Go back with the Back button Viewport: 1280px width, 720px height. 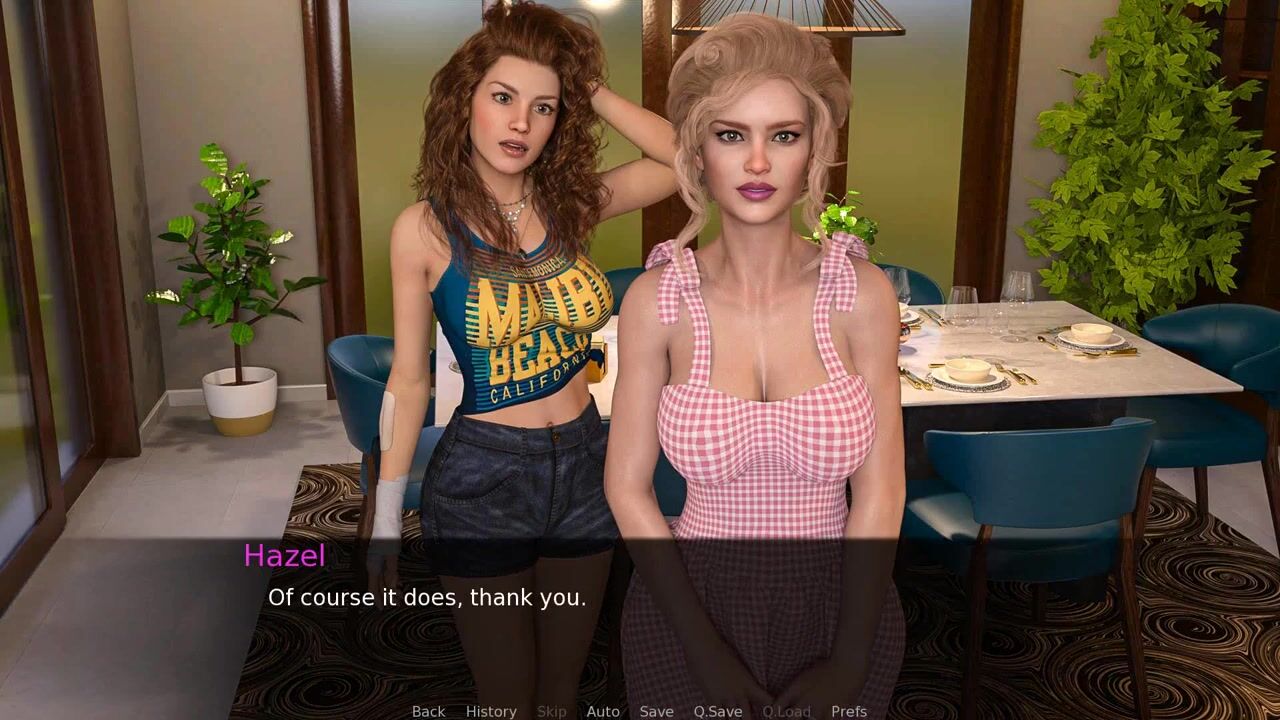[428, 711]
